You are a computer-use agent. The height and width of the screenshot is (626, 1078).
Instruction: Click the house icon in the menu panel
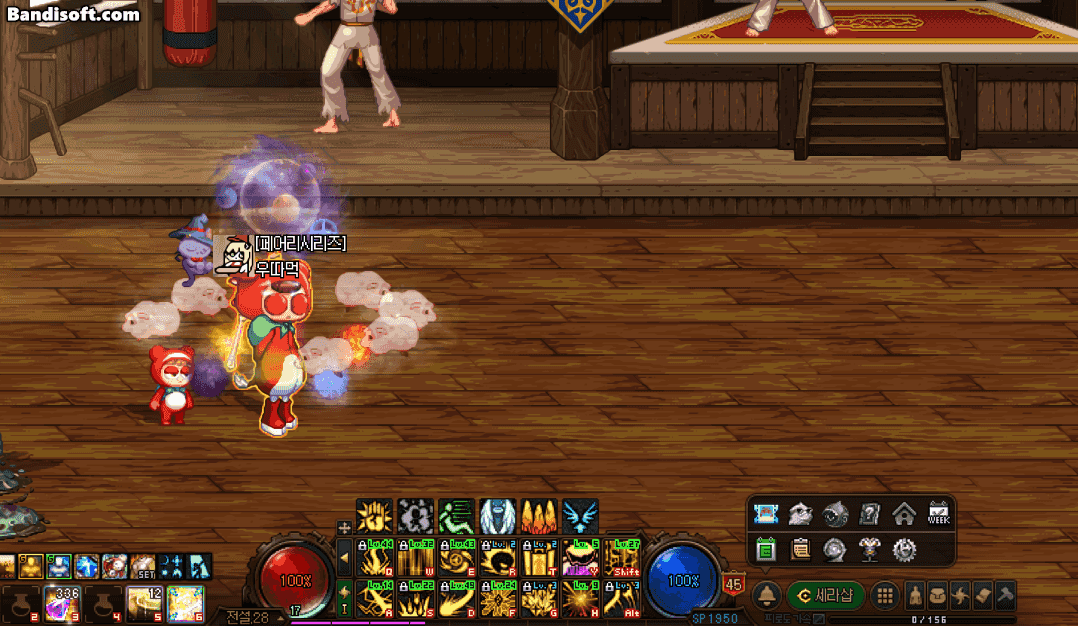click(904, 515)
